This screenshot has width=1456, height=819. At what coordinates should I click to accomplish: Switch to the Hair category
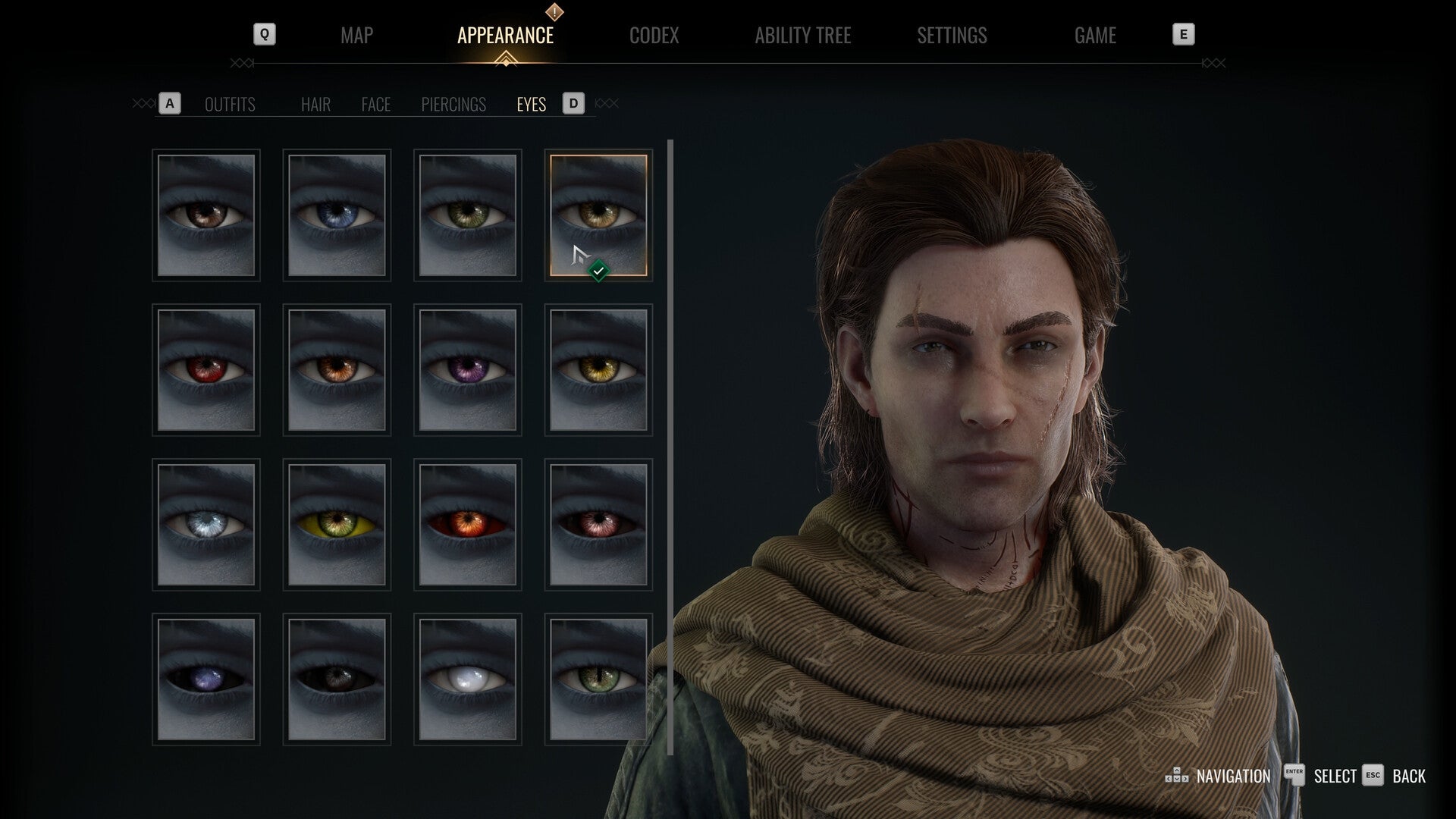315,105
